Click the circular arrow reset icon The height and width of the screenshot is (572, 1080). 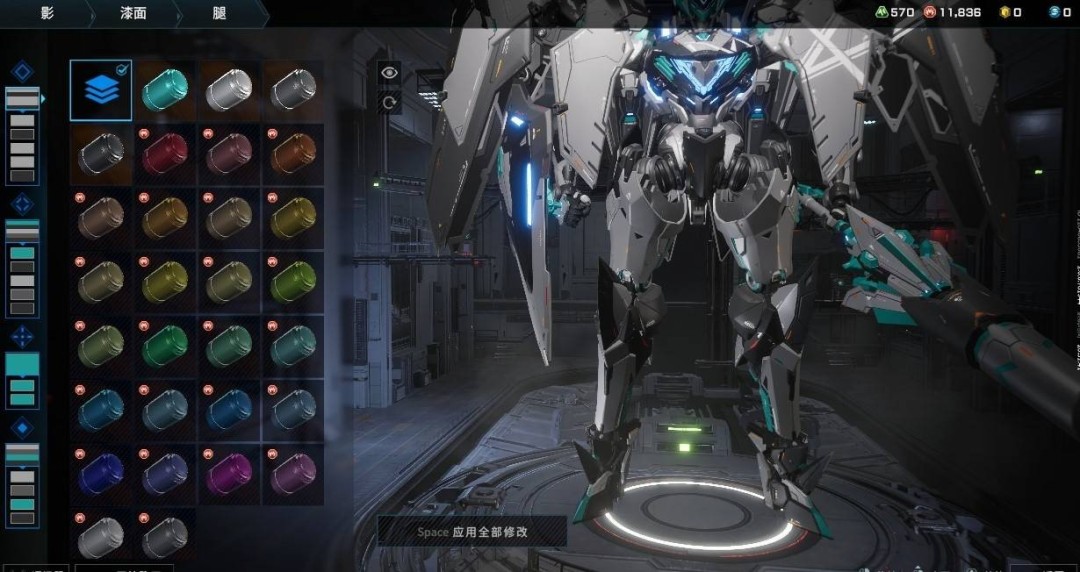coord(388,101)
